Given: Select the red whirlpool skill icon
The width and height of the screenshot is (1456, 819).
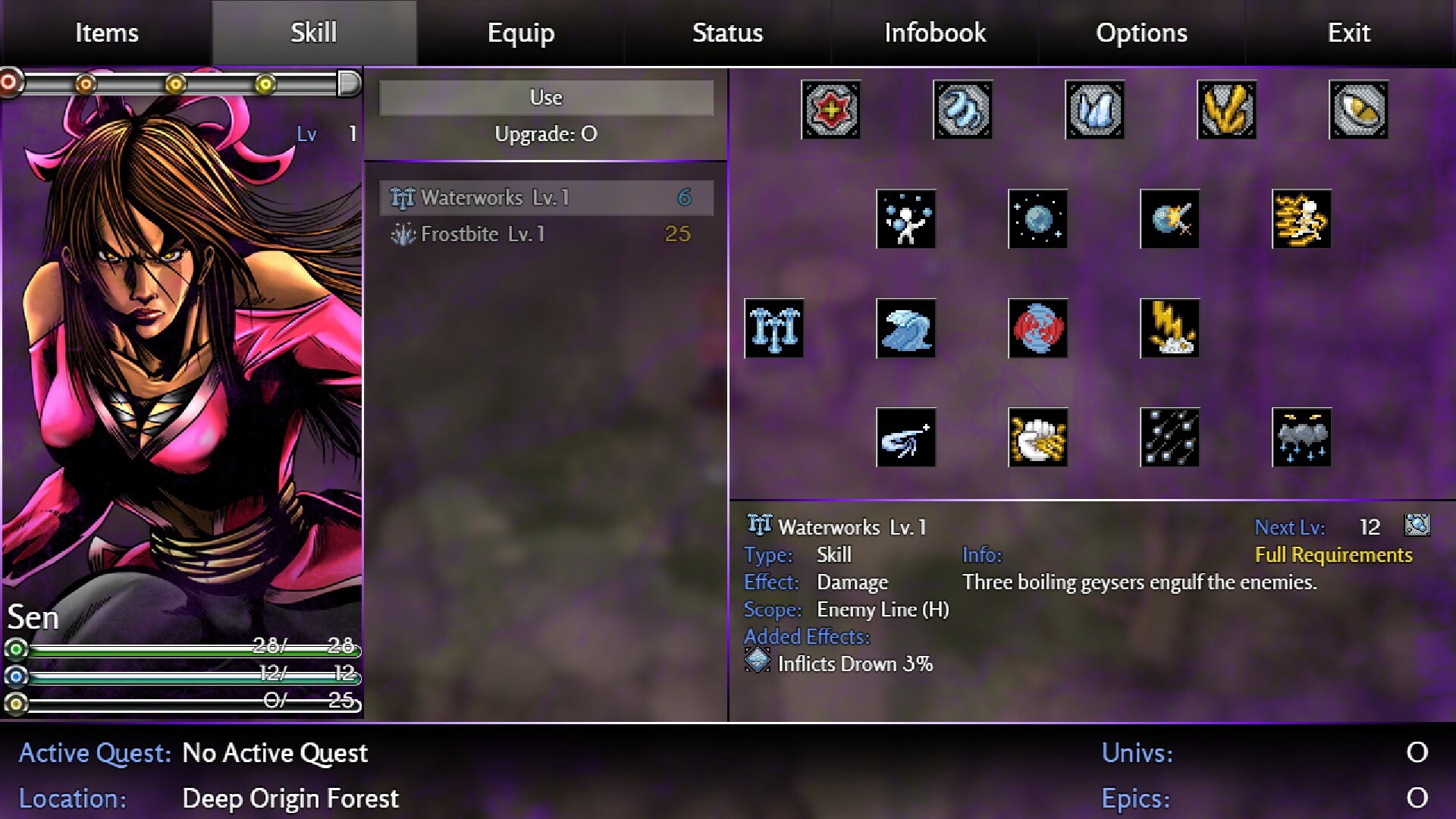Looking at the screenshot, I should [x=1038, y=328].
